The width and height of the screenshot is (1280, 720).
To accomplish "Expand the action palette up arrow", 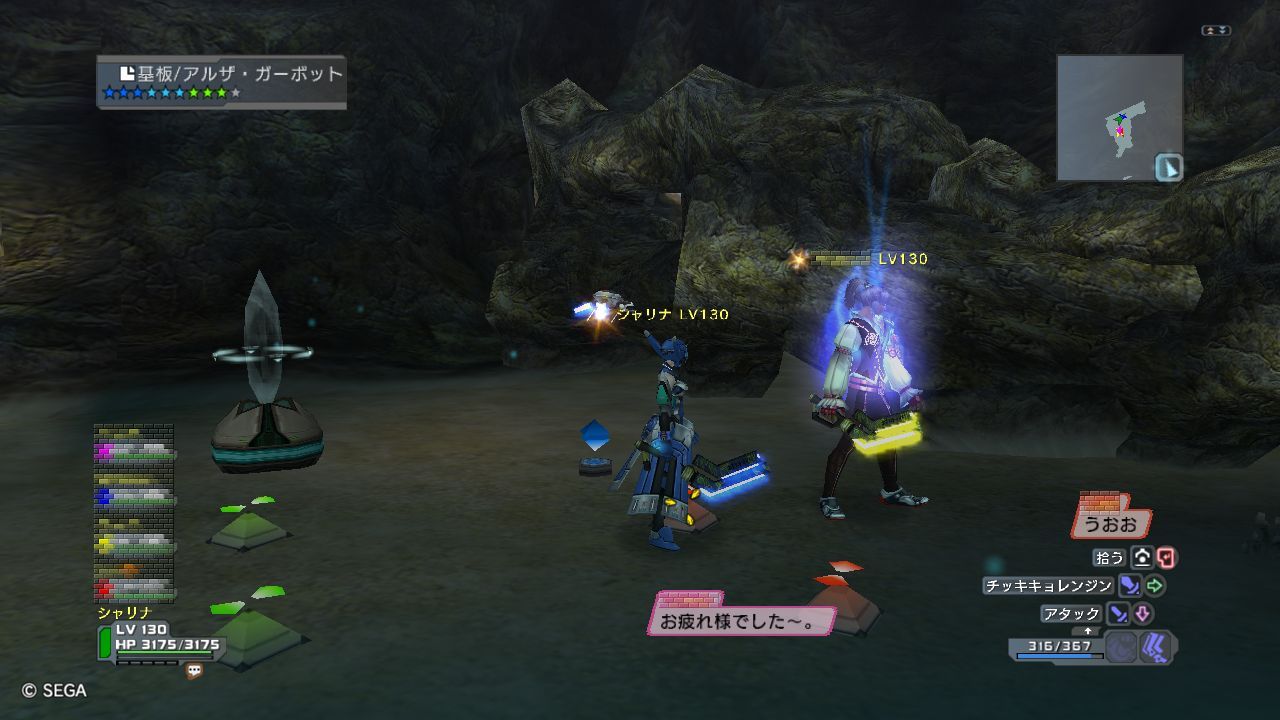I will tap(1088, 631).
